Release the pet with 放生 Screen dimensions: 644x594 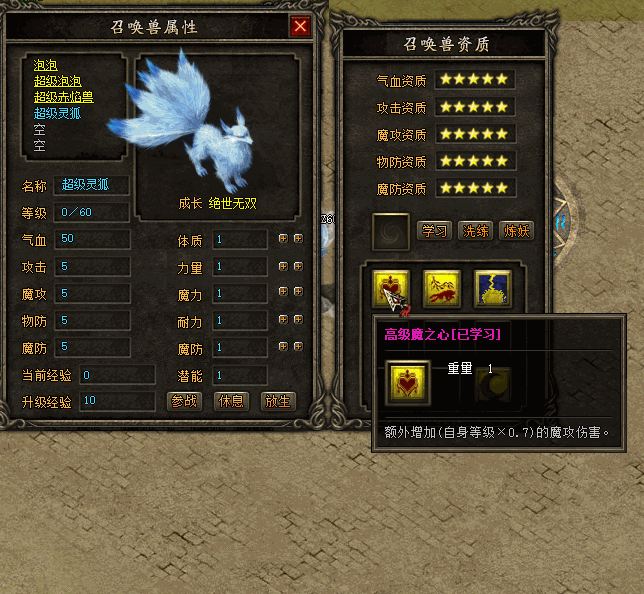click(x=277, y=402)
